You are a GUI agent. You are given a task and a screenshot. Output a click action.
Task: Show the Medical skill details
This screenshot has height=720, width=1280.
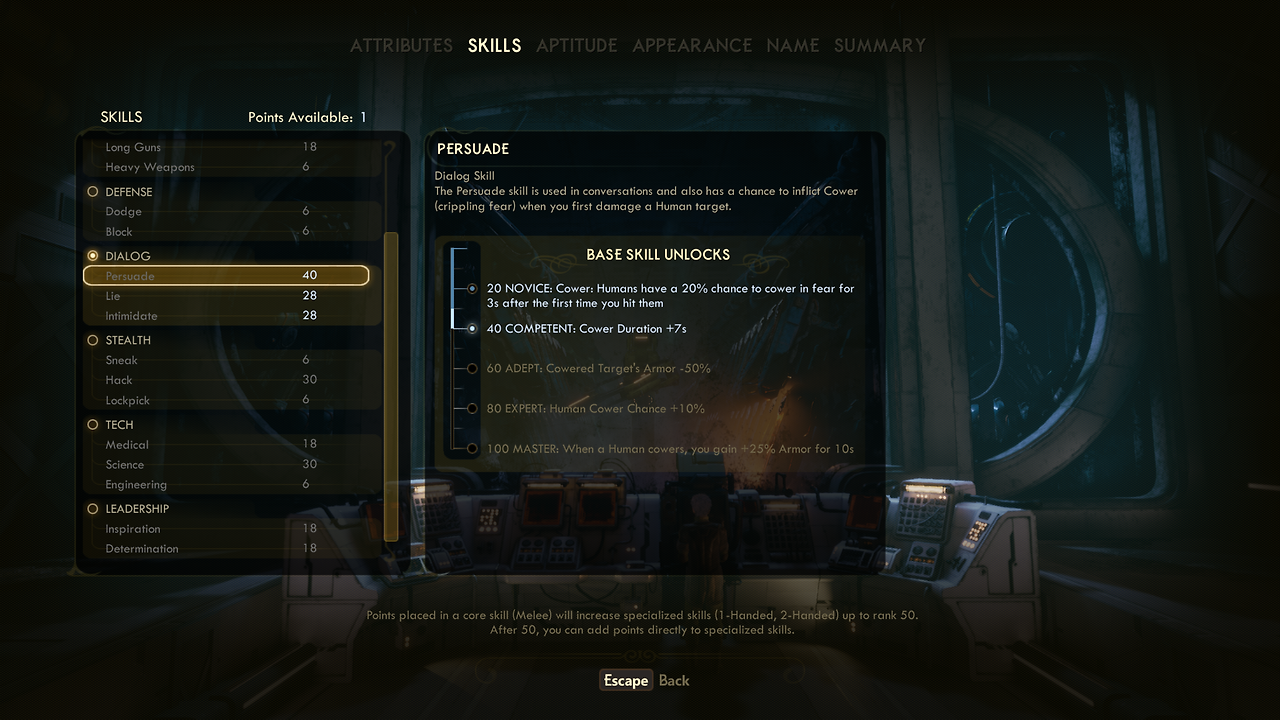click(226, 445)
